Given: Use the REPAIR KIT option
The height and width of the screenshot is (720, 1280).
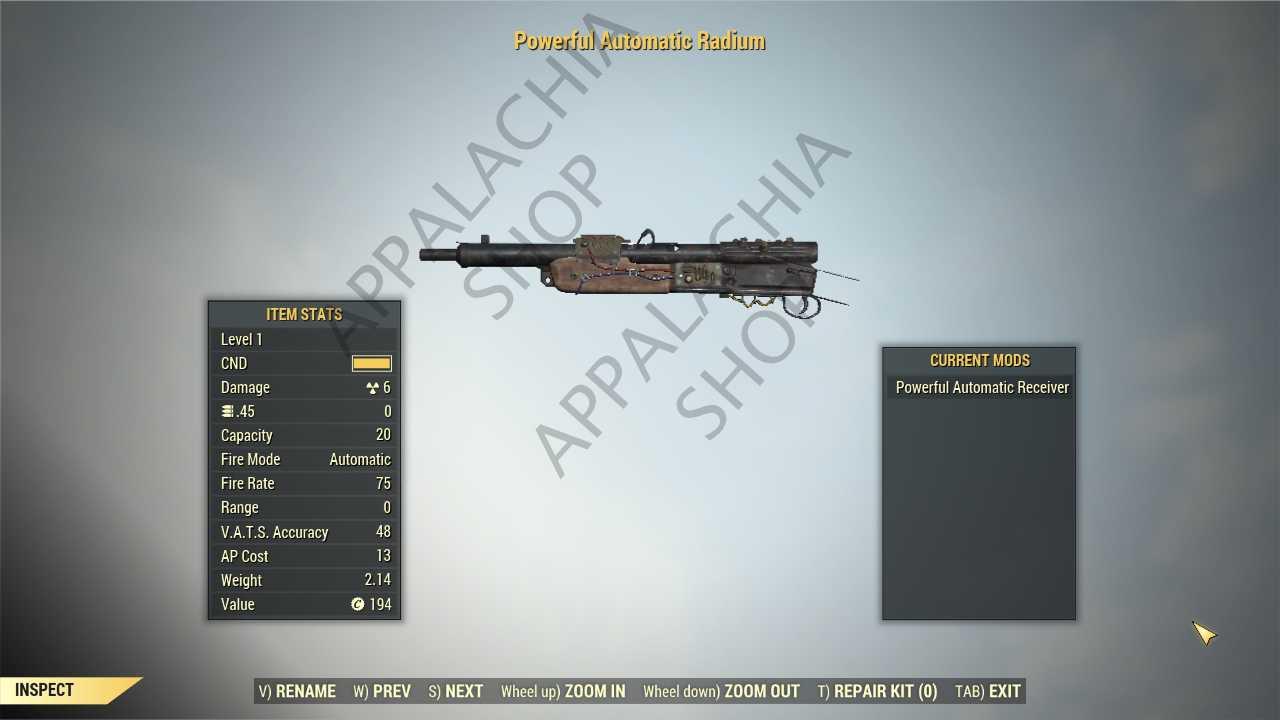Looking at the screenshot, I should (x=877, y=691).
